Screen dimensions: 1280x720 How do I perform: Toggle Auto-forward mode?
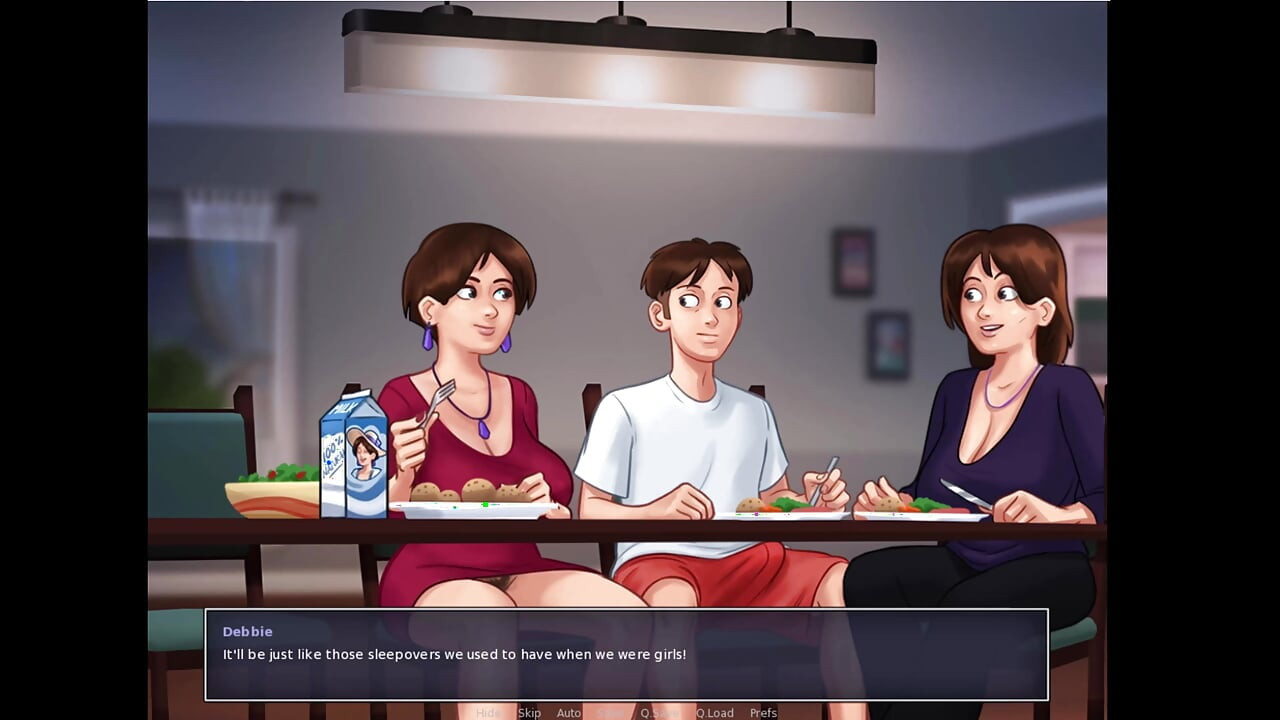569,712
